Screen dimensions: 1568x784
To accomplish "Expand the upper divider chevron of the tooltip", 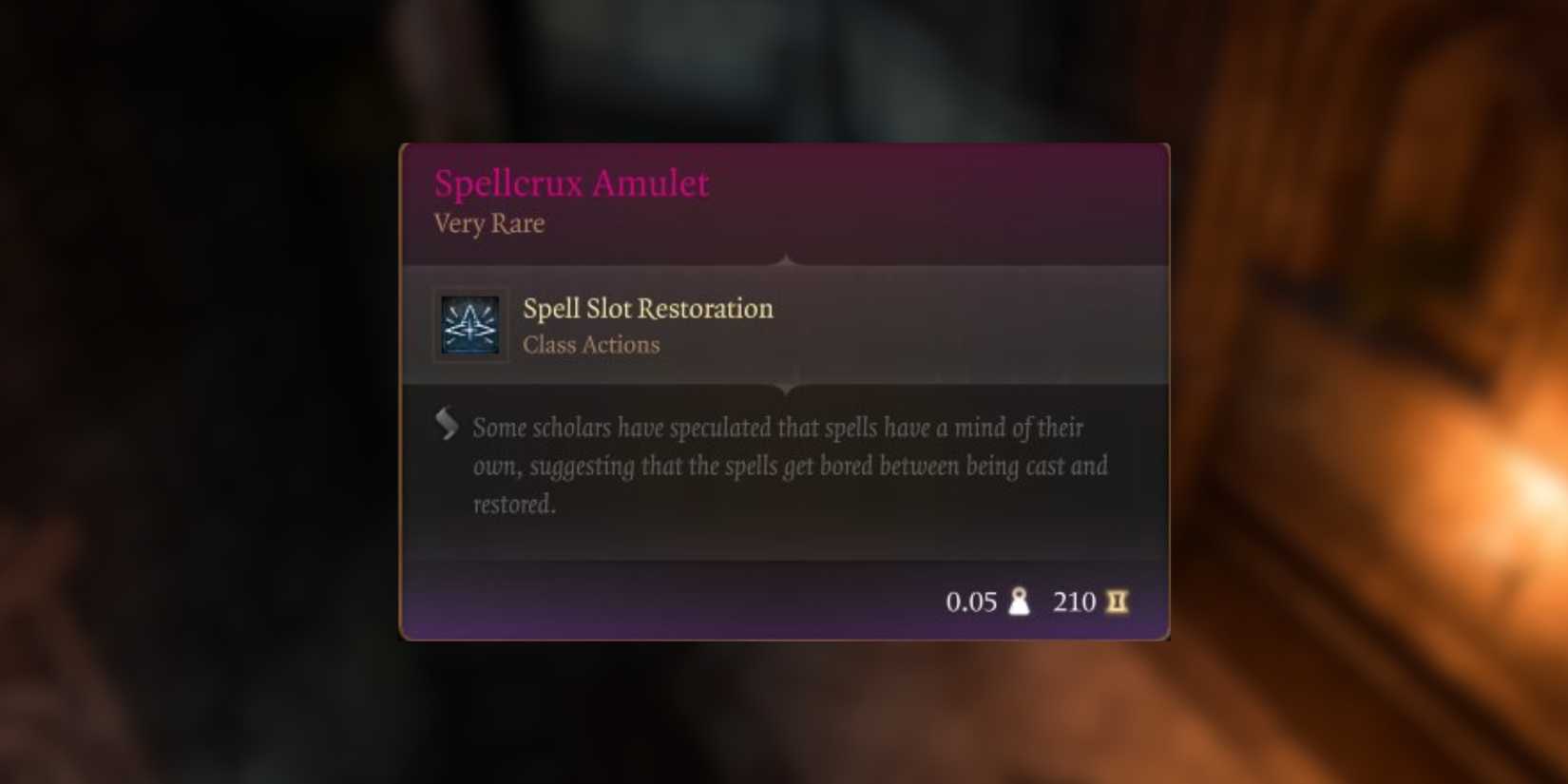I will click(785, 258).
